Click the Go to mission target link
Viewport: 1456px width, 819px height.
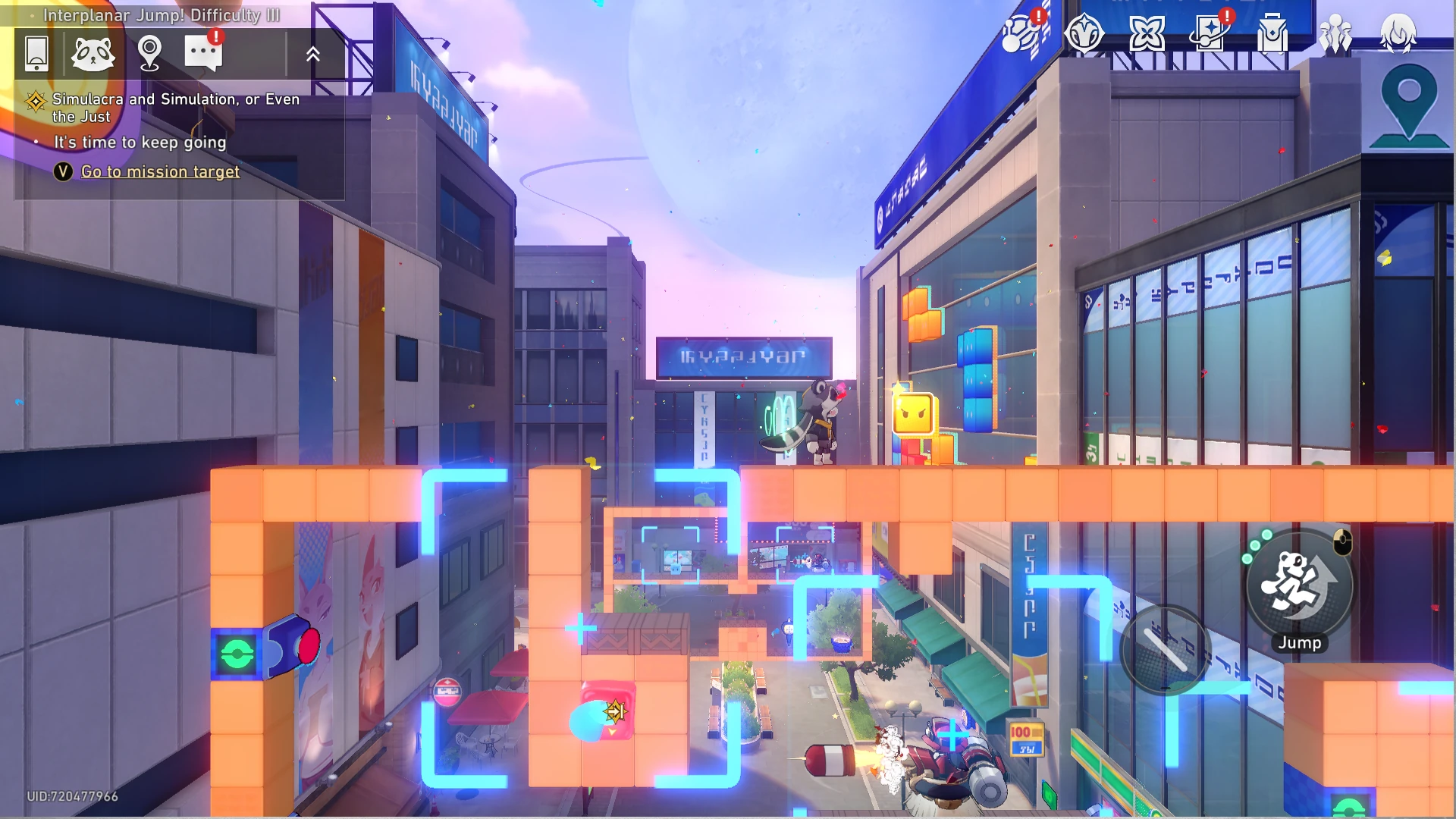(160, 171)
